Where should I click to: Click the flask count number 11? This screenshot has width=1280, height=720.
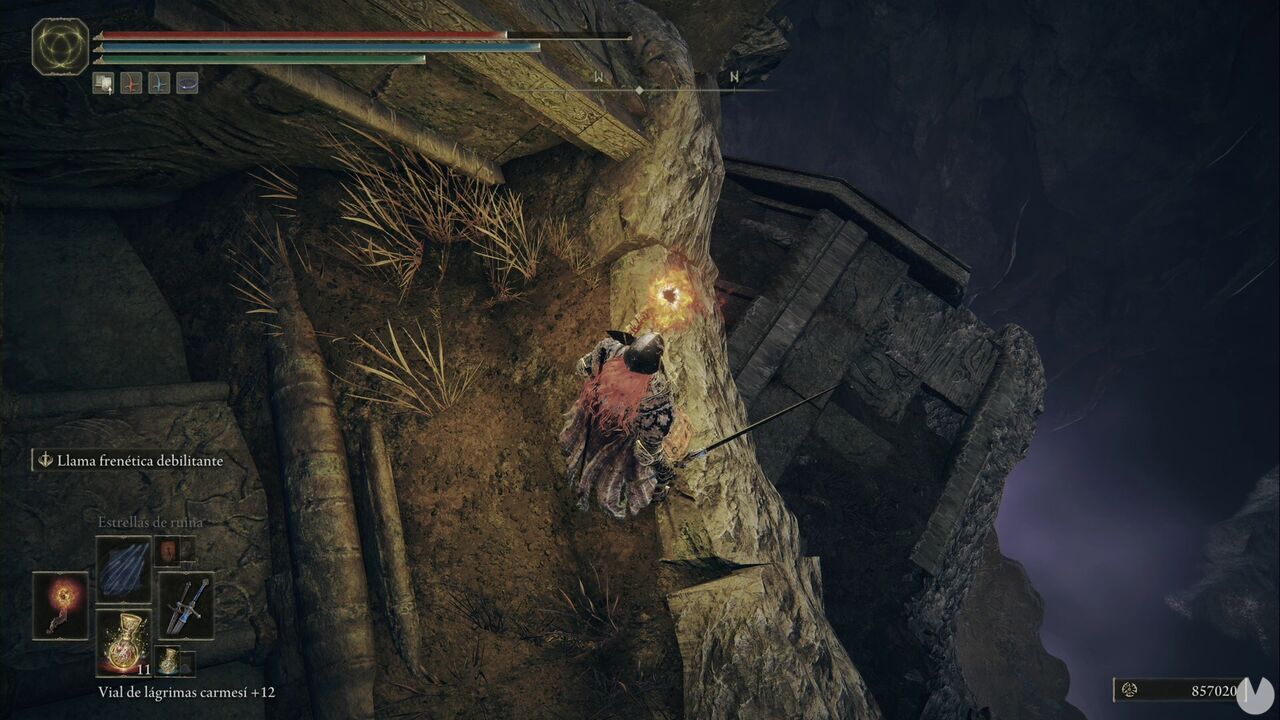point(143,670)
